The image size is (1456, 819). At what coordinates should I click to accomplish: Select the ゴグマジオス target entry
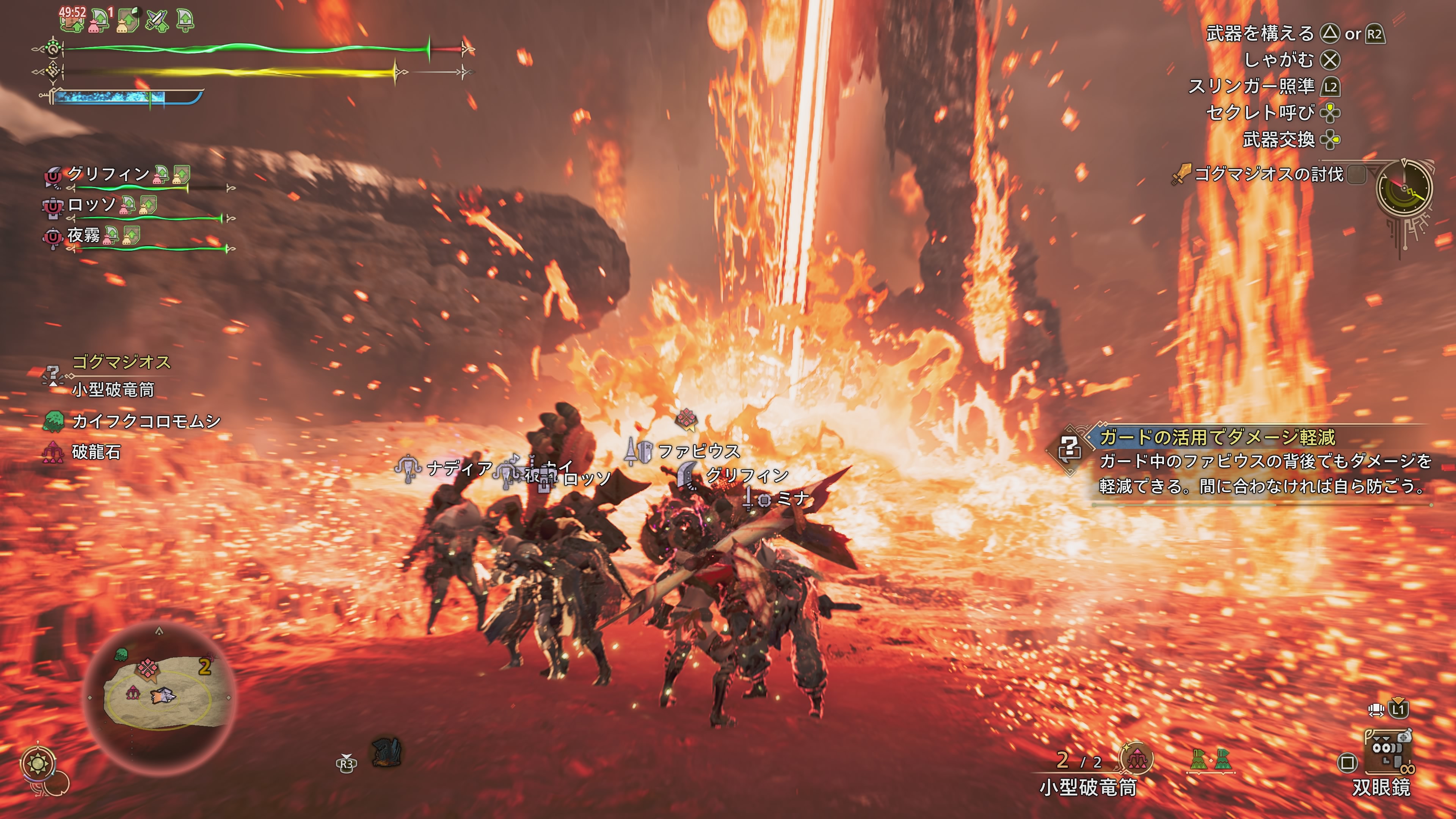point(121,362)
